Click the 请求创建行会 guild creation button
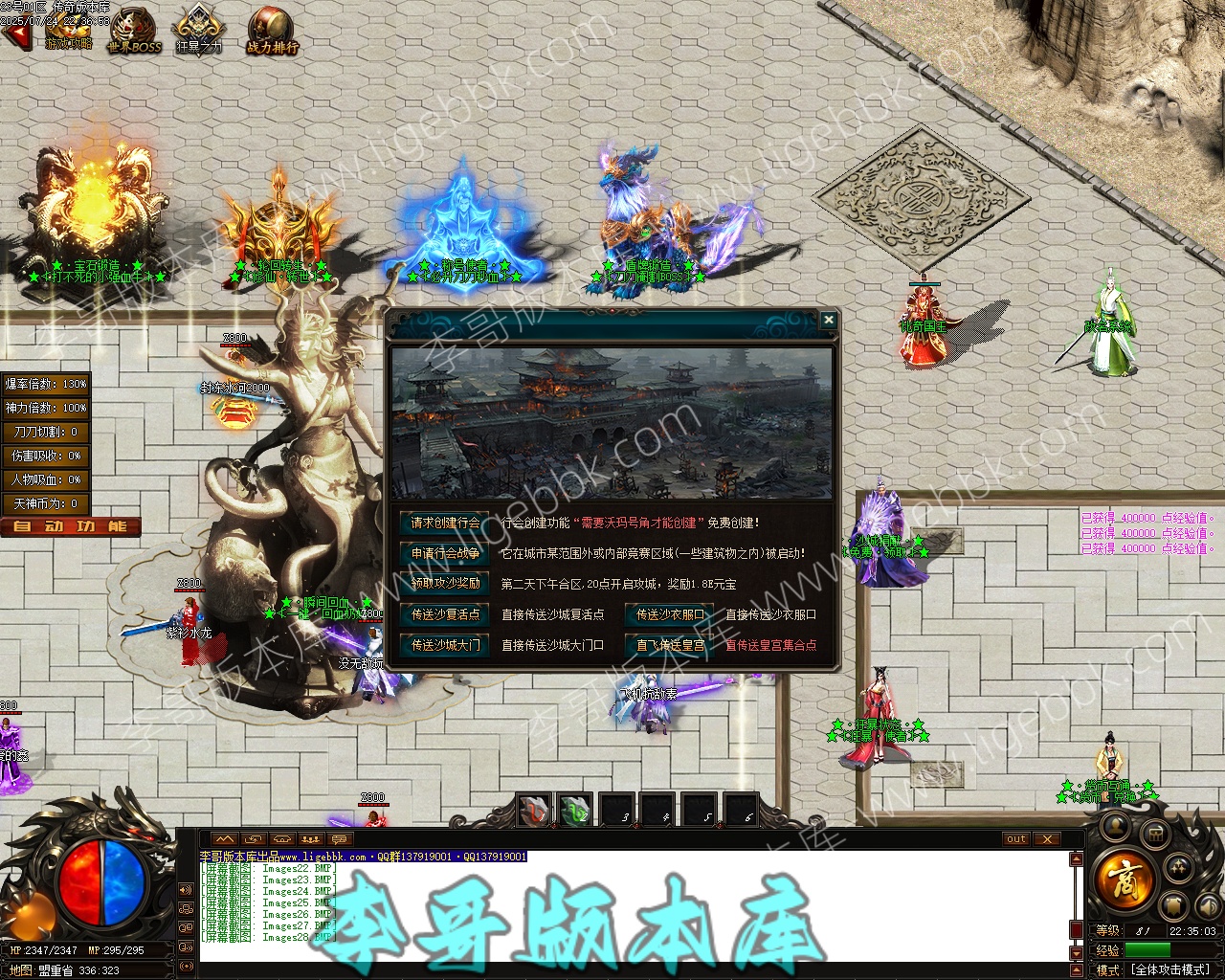Image resolution: width=1225 pixels, height=980 pixels. pyautogui.click(x=445, y=523)
